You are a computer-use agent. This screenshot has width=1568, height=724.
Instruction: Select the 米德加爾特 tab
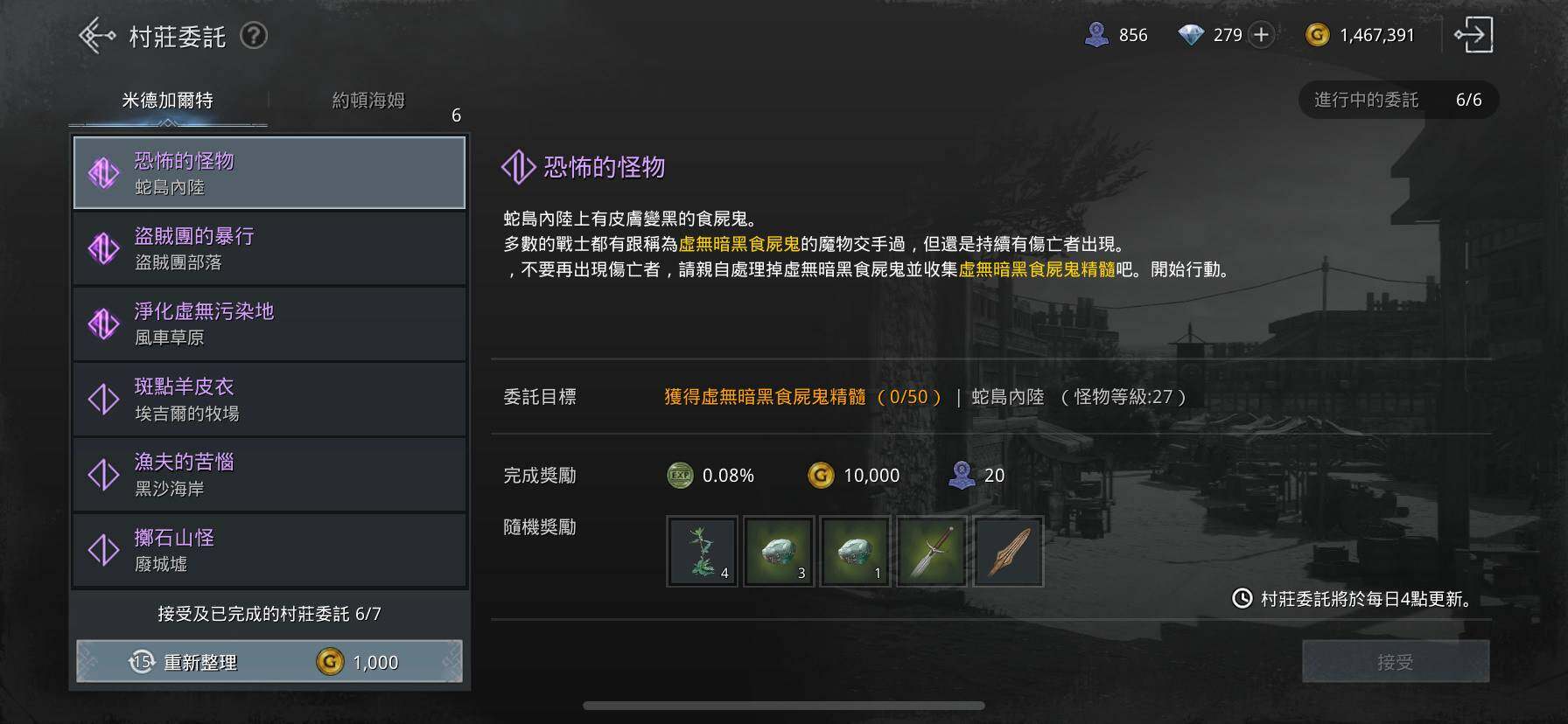tap(166, 100)
